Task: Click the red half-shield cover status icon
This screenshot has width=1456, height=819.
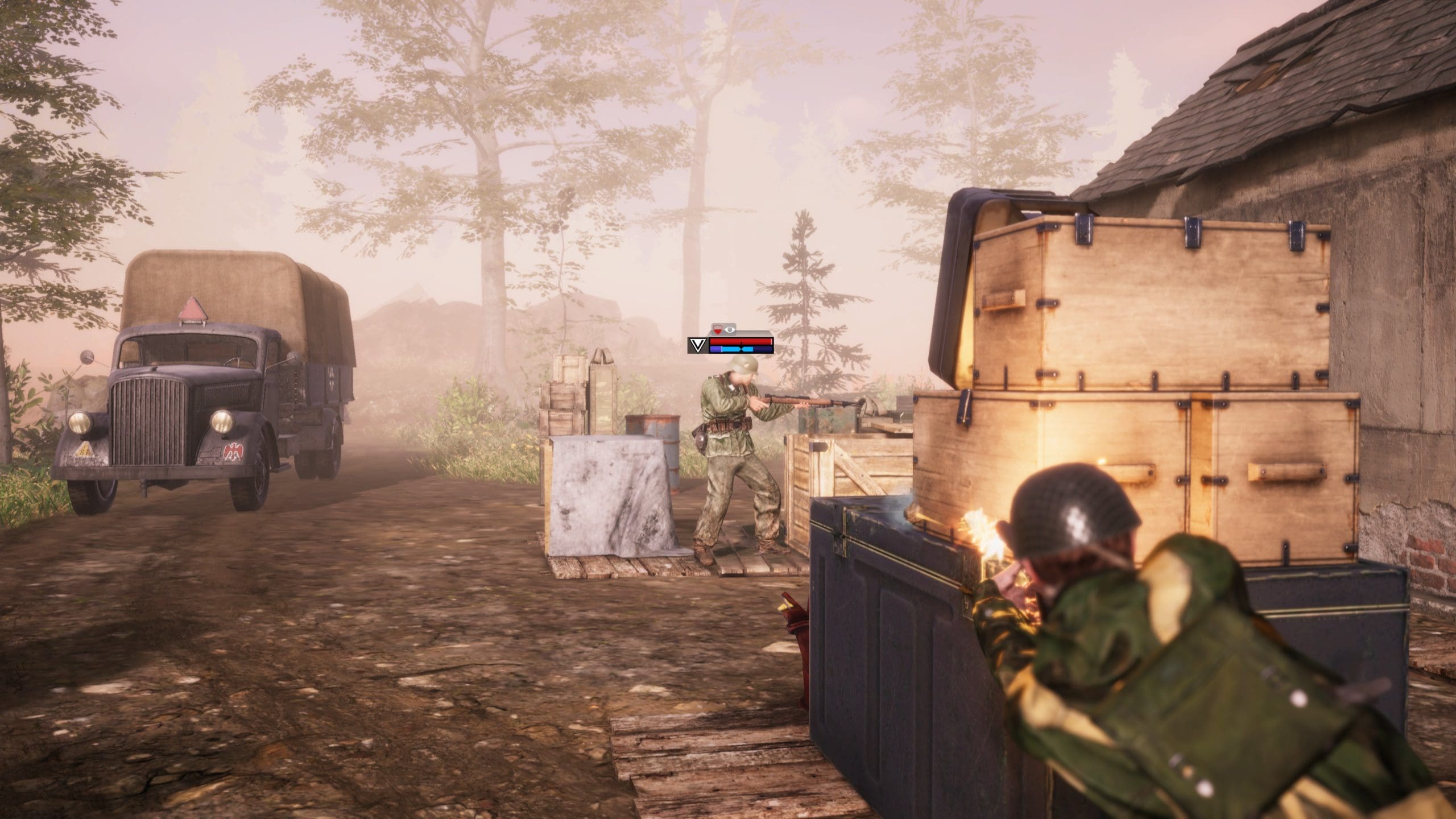Action: 717,329
